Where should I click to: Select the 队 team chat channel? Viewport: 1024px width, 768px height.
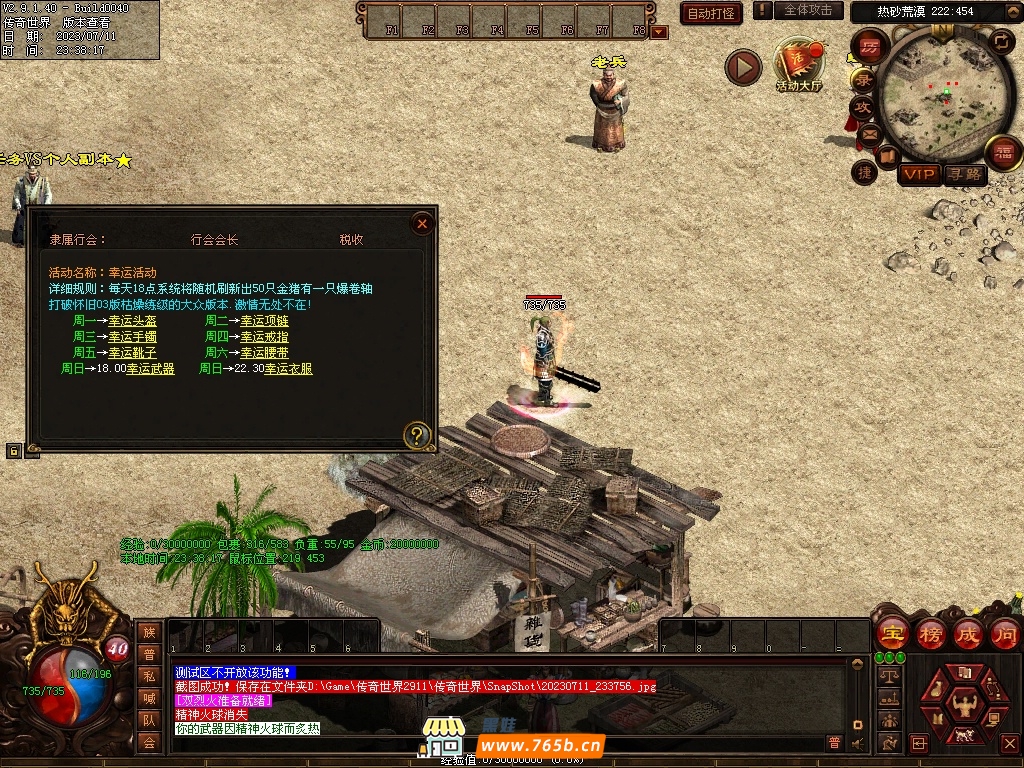tap(149, 720)
